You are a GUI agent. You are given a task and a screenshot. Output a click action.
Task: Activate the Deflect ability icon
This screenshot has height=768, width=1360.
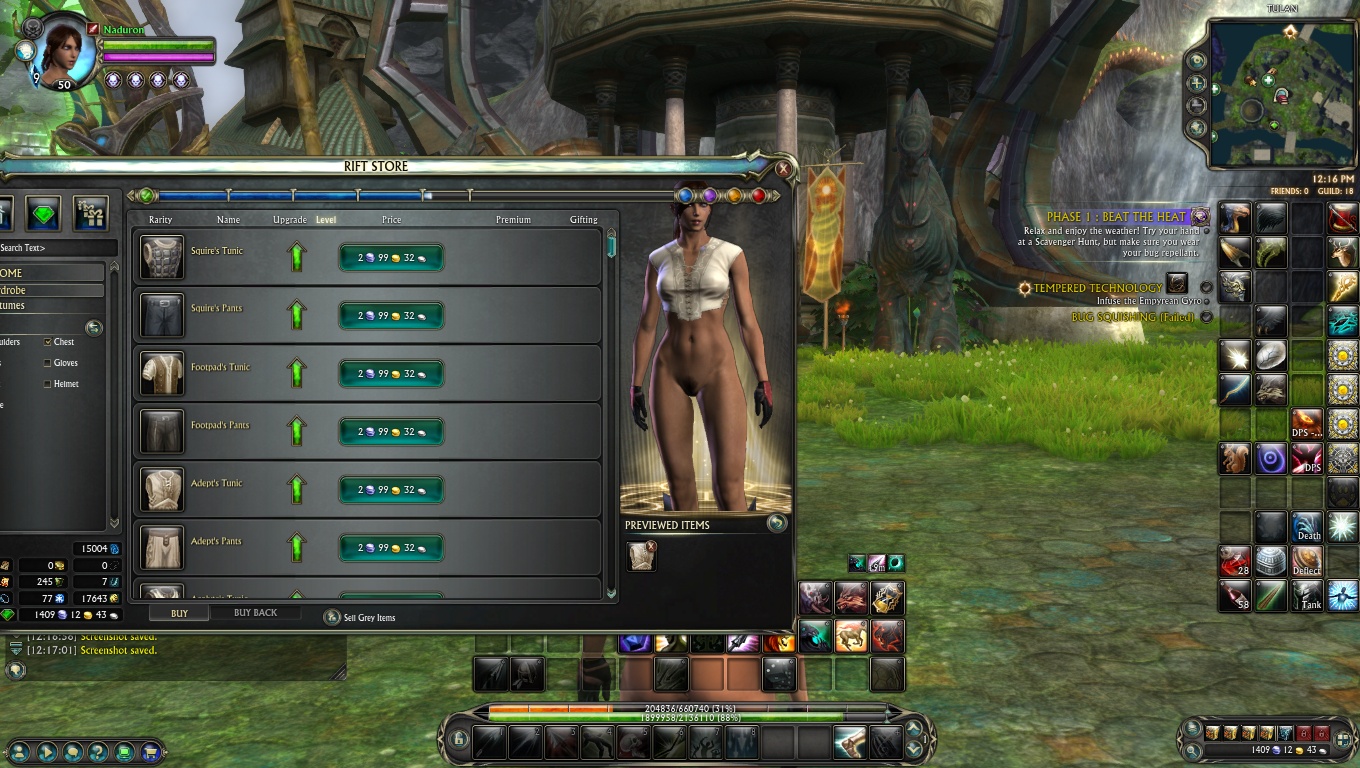tap(1307, 561)
